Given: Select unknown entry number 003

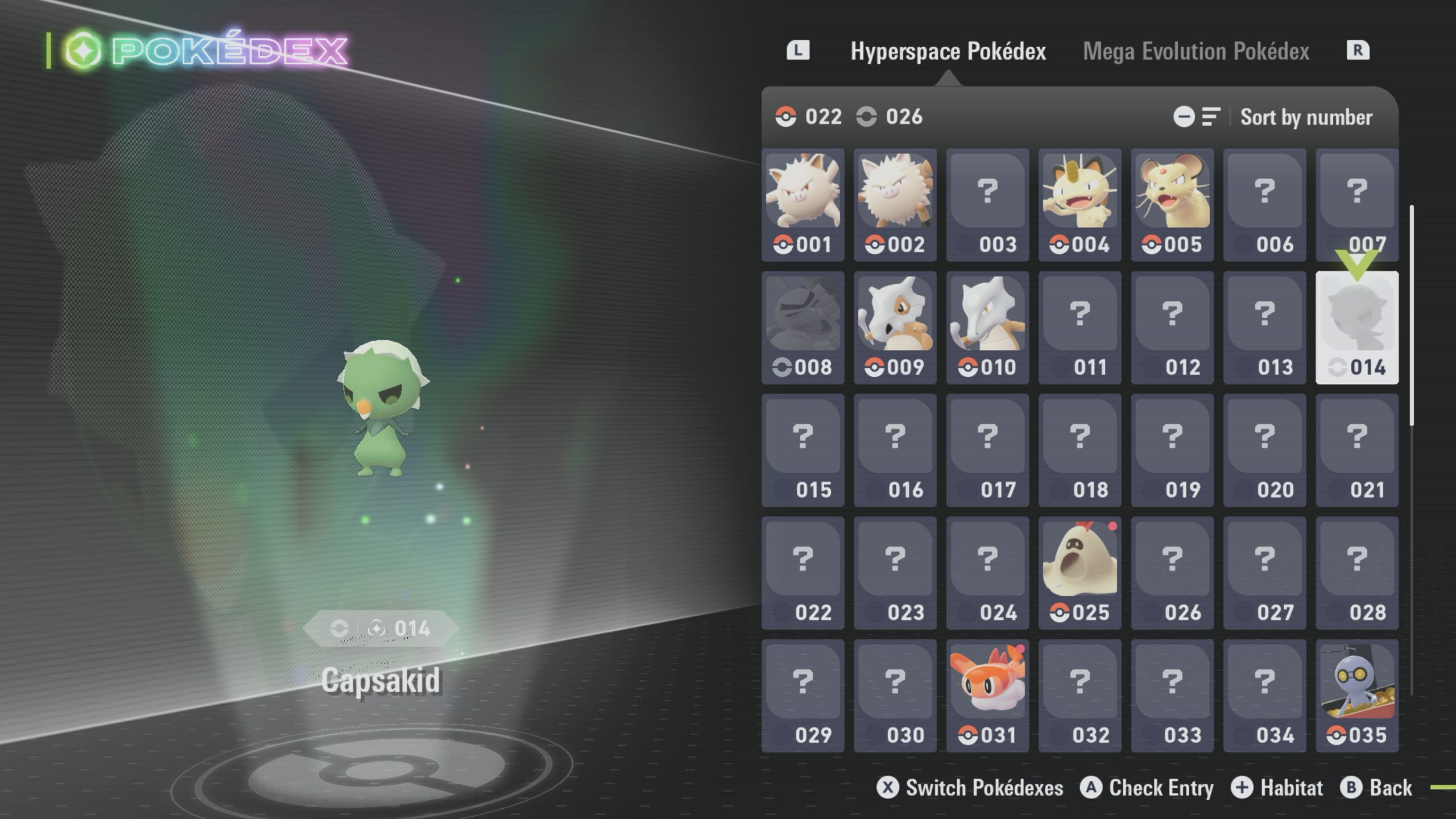Looking at the screenshot, I should tap(987, 205).
